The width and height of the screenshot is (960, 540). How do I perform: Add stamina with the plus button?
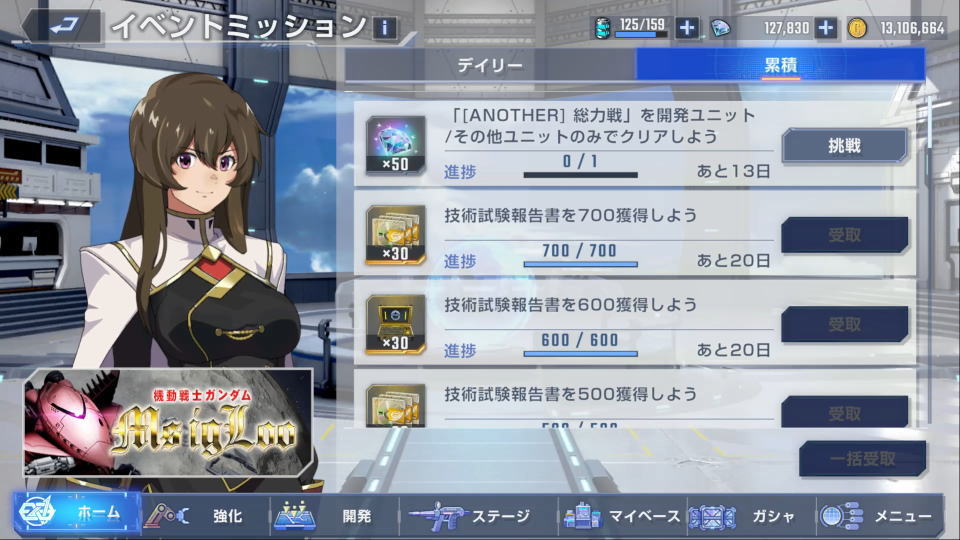tap(687, 28)
